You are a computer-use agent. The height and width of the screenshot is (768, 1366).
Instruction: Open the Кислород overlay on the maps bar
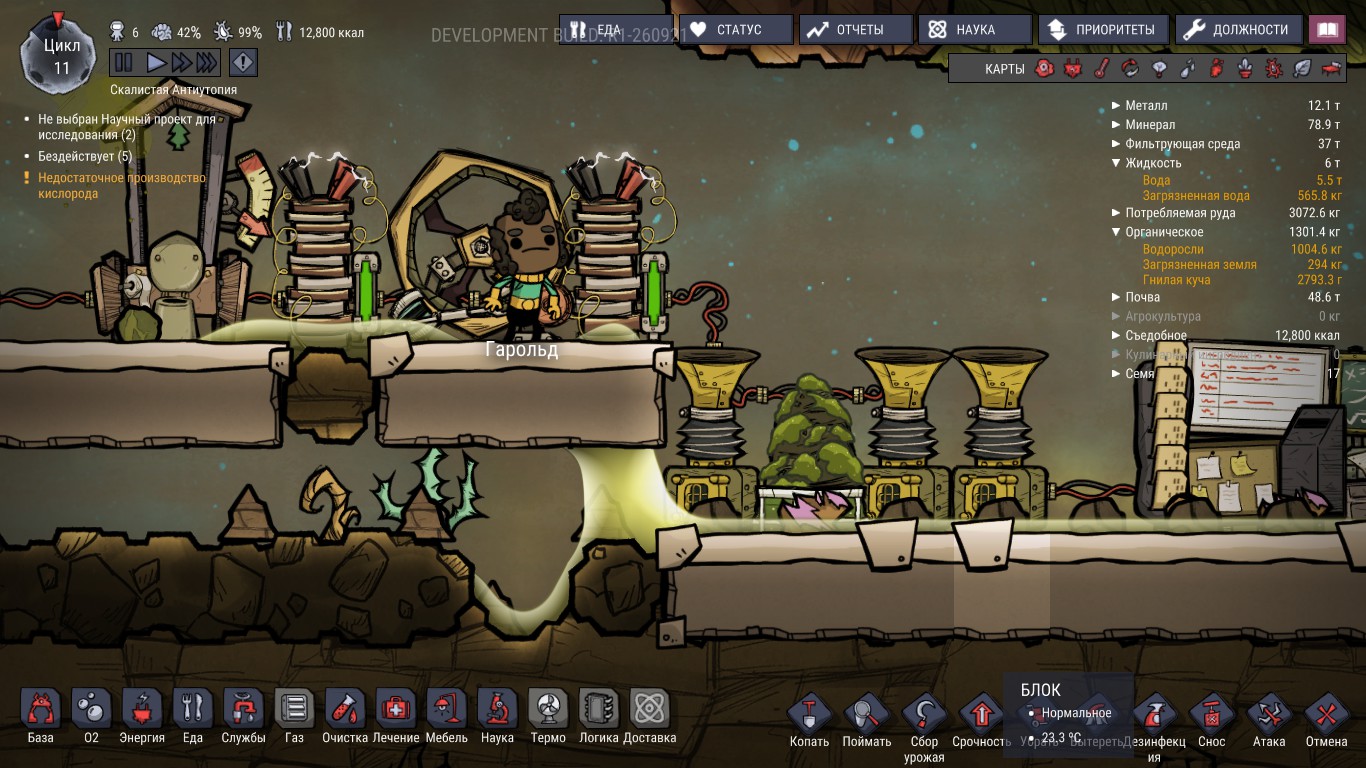1043,68
